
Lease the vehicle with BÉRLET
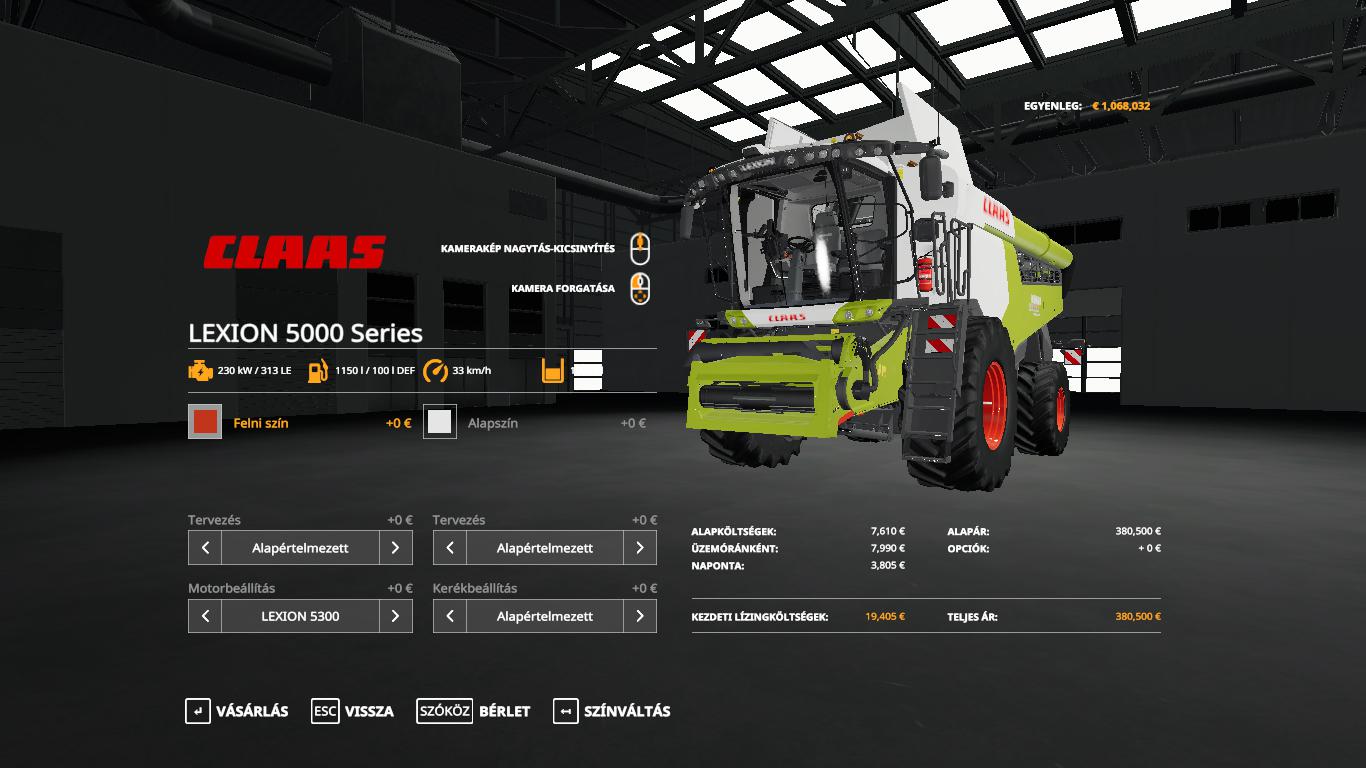tap(474, 711)
